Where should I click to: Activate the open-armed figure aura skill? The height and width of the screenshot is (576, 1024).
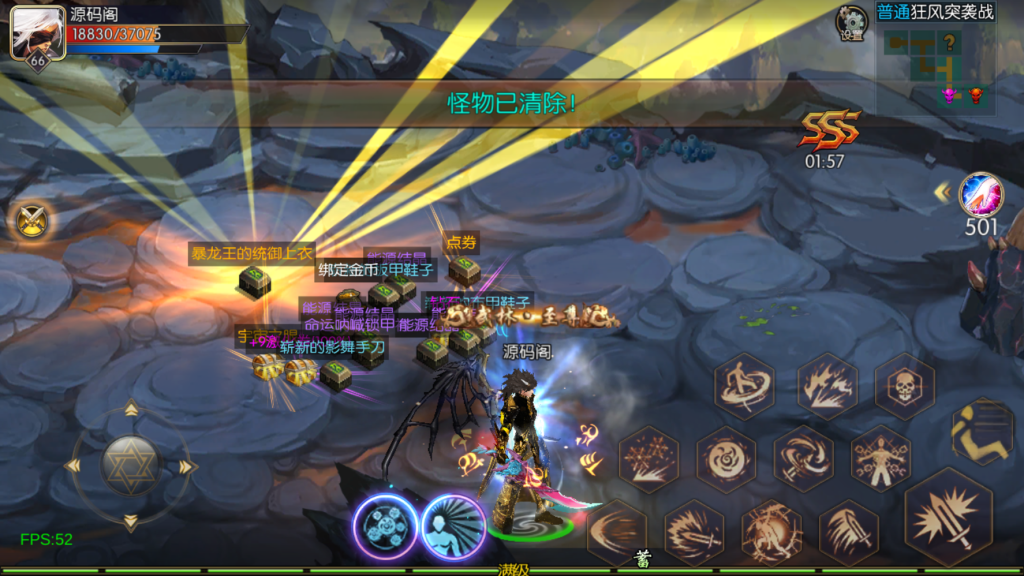click(x=880, y=459)
